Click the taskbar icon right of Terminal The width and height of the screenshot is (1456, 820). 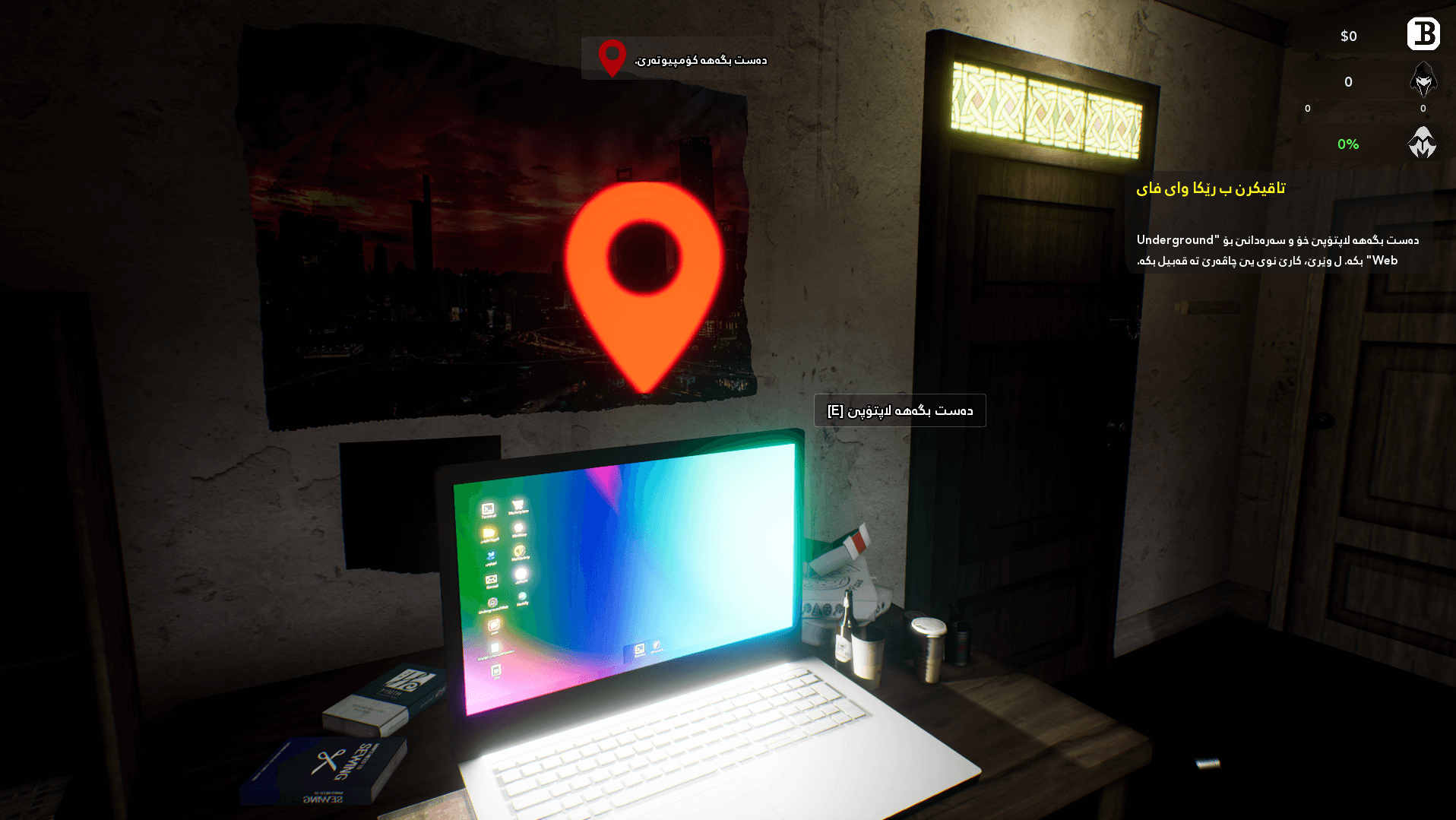[x=657, y=647]
